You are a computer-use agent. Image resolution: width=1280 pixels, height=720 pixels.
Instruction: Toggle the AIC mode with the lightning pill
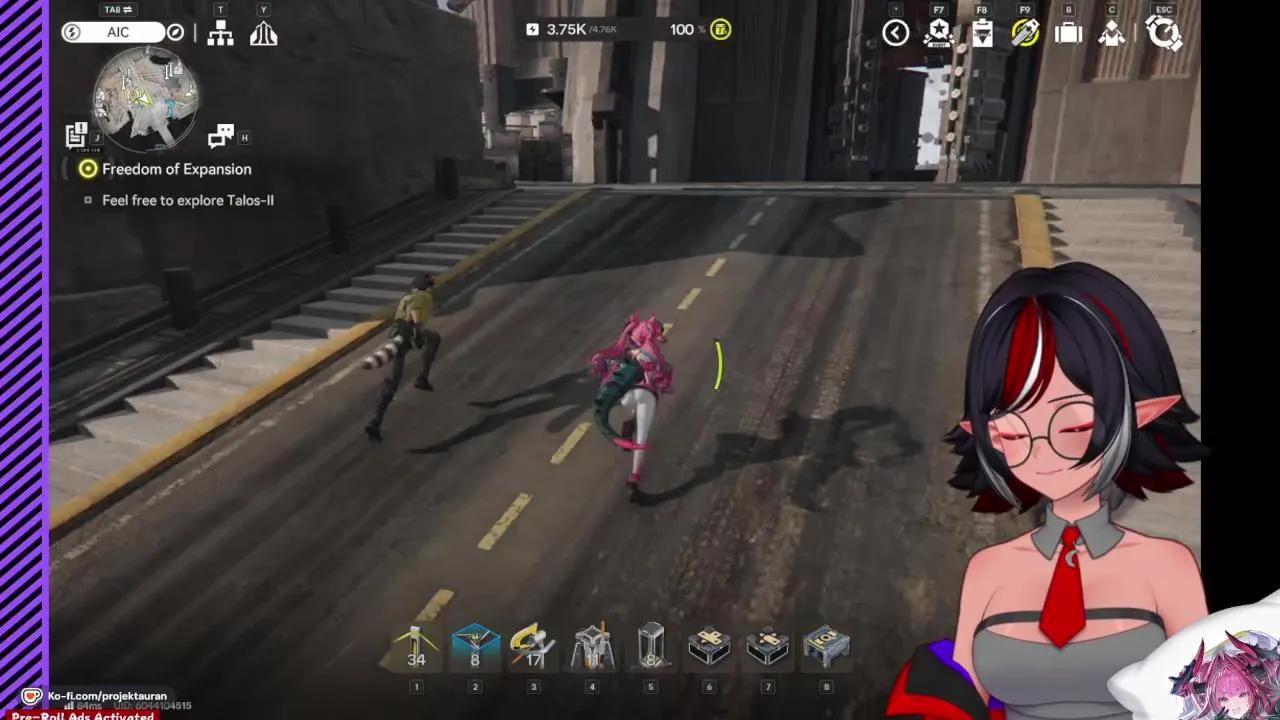click(72, 31)
